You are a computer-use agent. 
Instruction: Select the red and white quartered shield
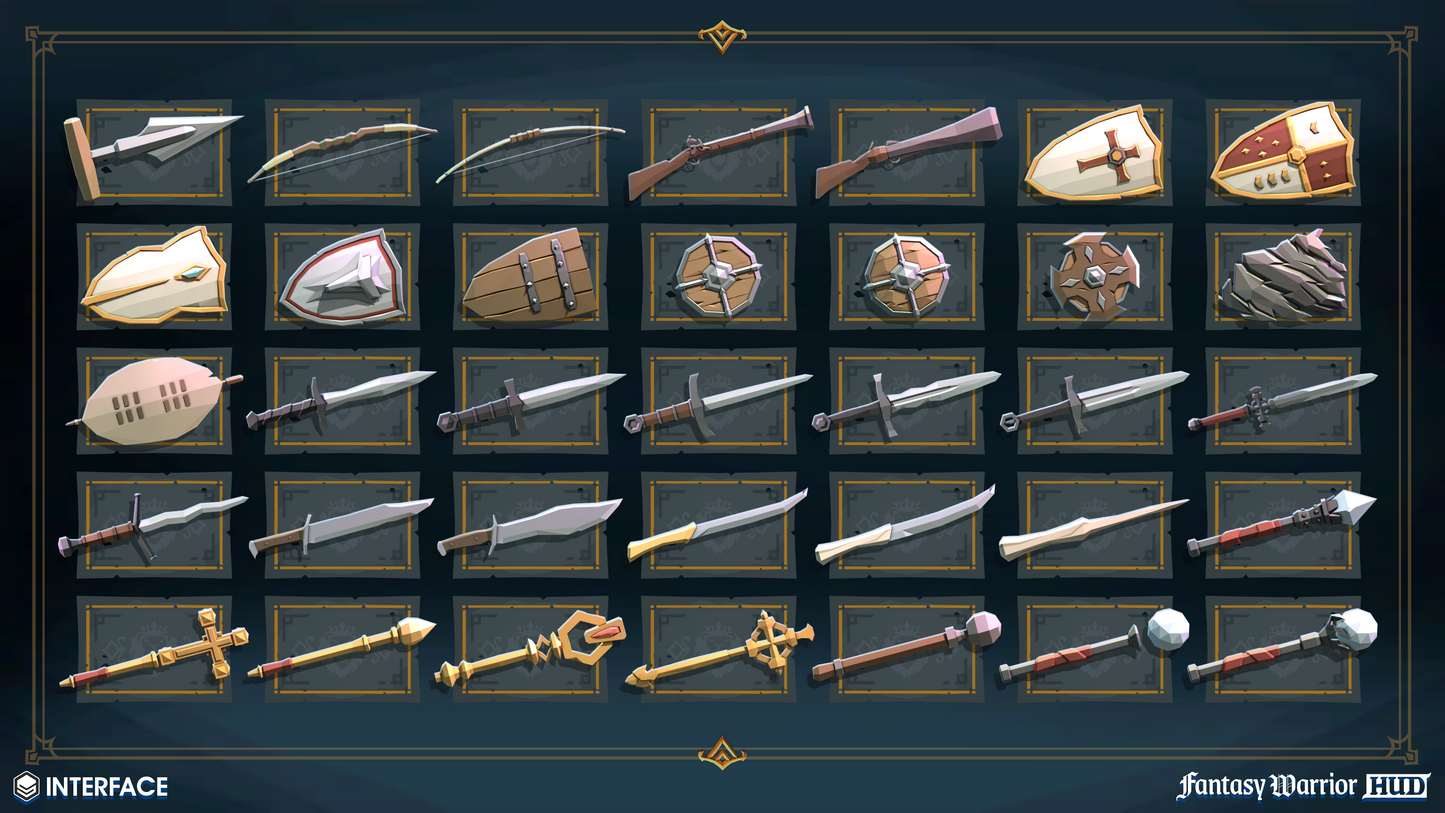pyautogui.click(x=1283, y=152)
